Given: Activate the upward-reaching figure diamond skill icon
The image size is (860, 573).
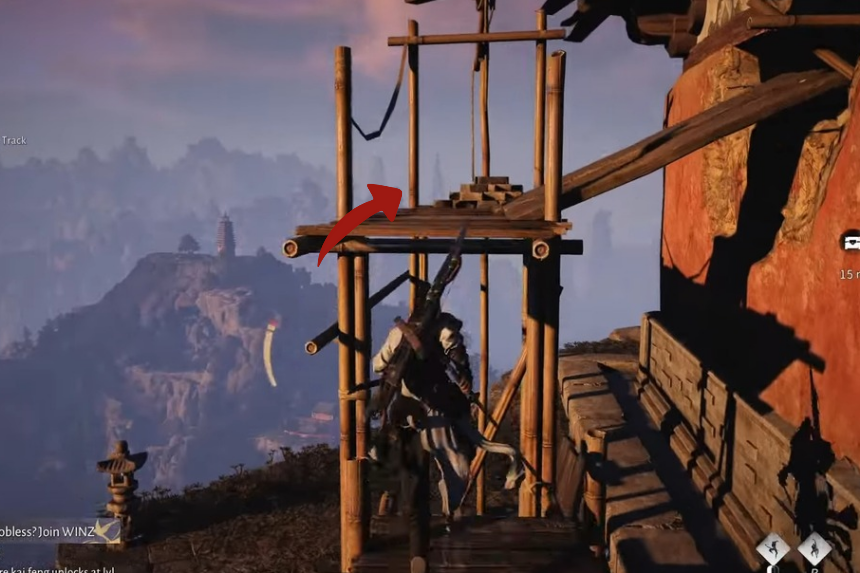Looking at the screenshot, I should pos(814,548).
